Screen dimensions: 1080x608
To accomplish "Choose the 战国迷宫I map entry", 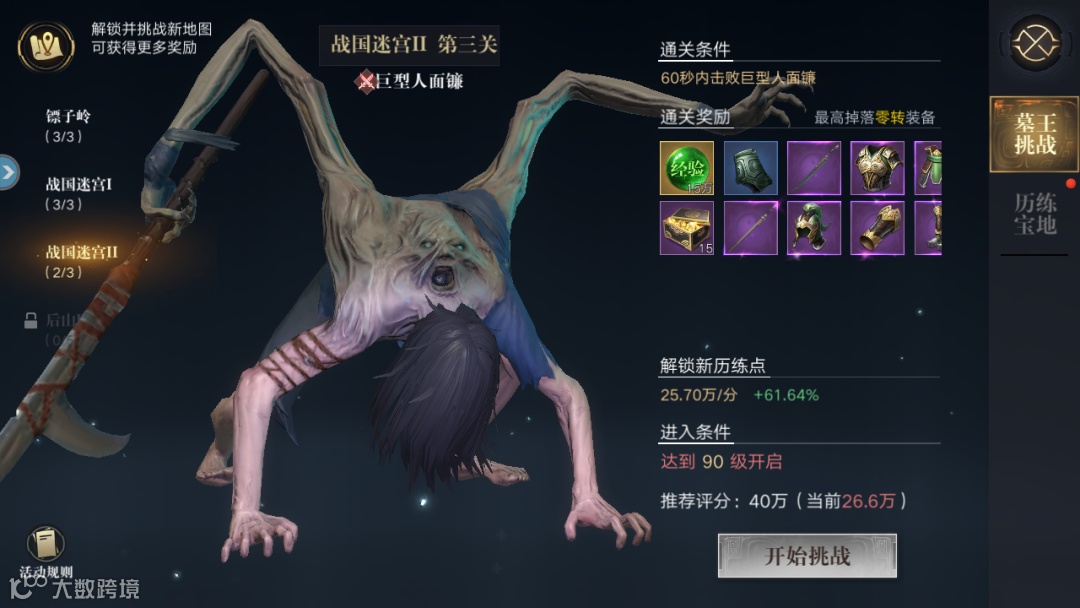I will click(x=79, y=192).
